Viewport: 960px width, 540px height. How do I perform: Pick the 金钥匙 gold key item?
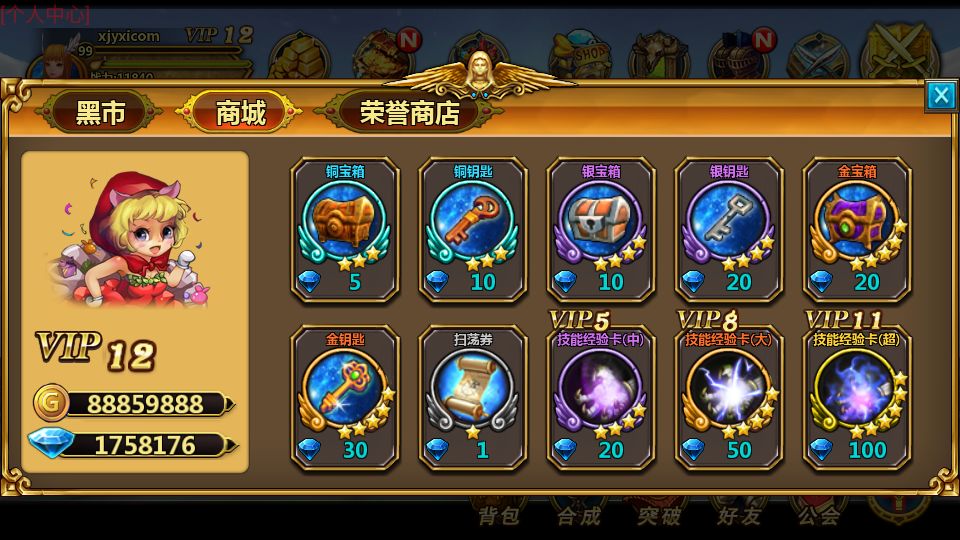click(x=345, y=397)
